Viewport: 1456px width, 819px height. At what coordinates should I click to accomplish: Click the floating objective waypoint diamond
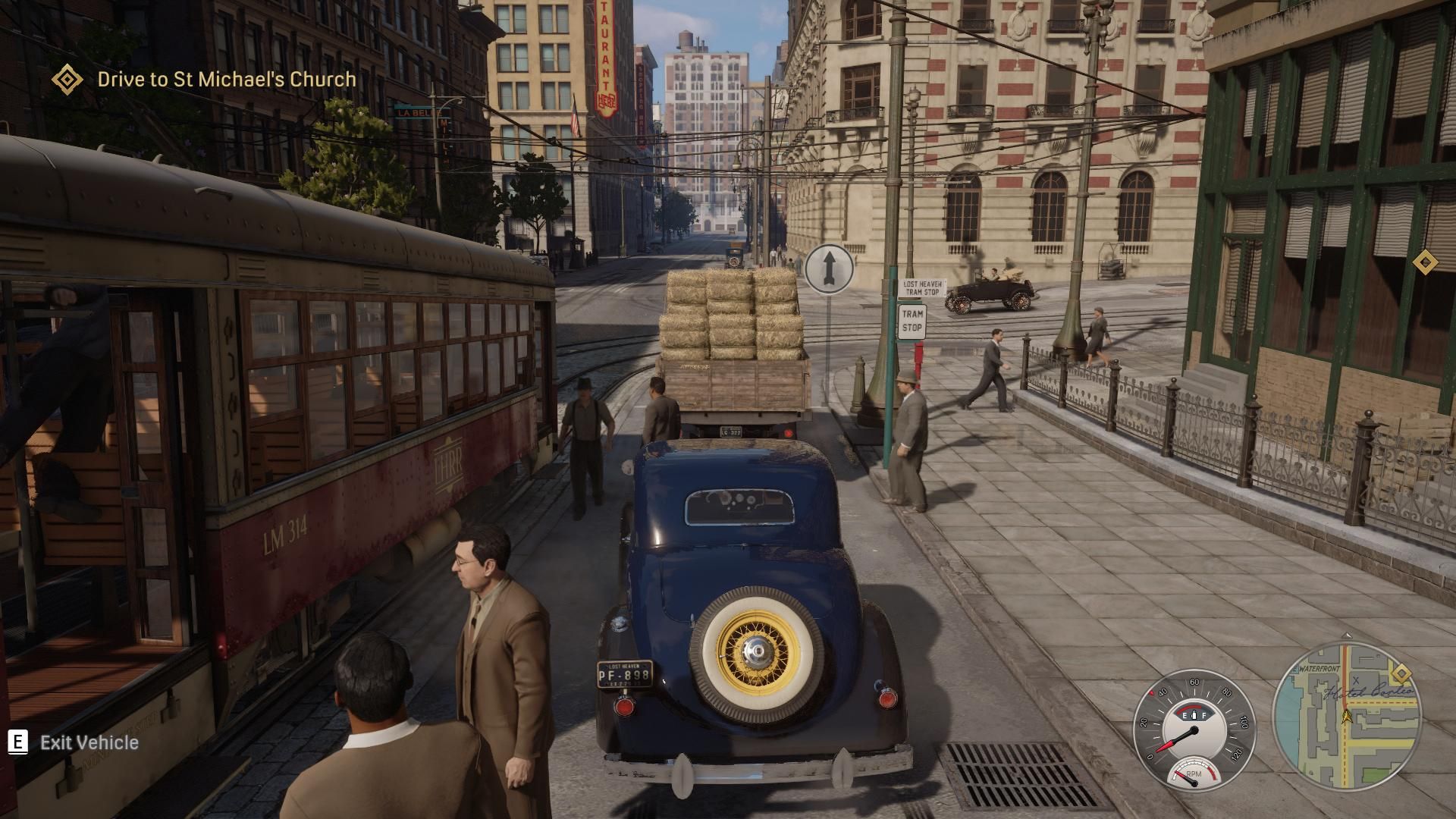point(1425,262)
